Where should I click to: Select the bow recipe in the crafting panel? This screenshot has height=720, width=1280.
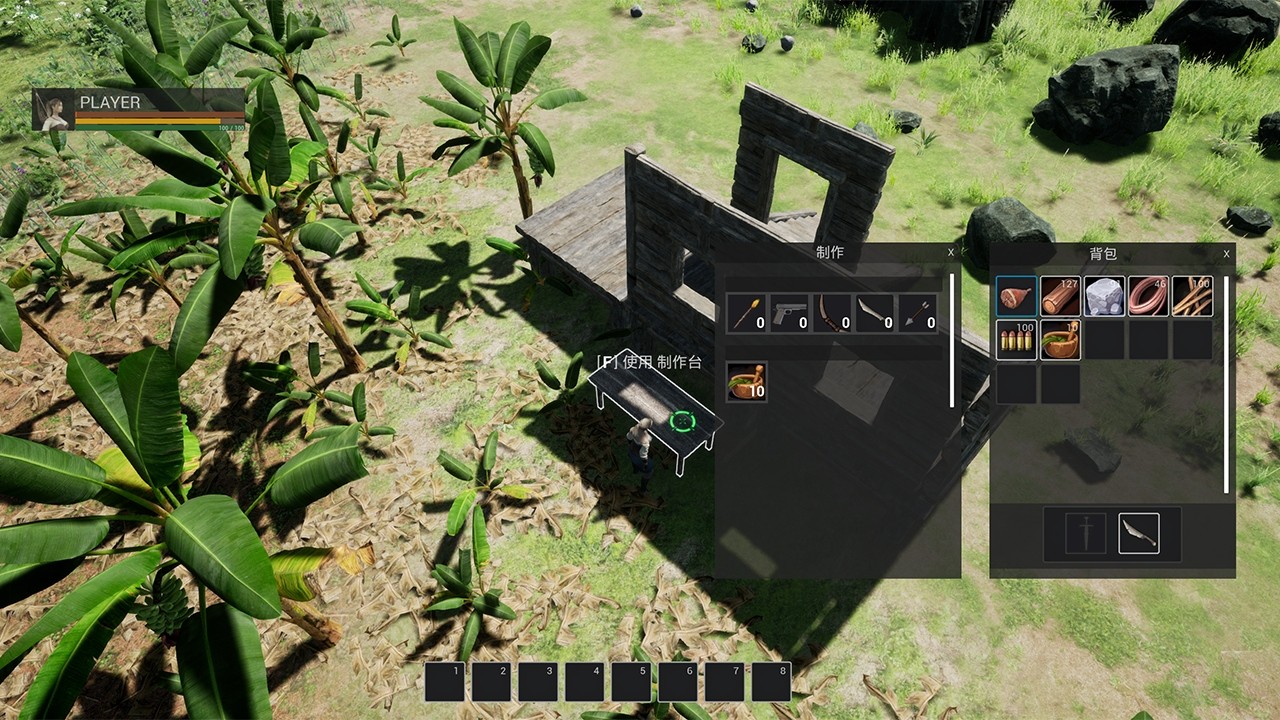[x=834, y=312]
